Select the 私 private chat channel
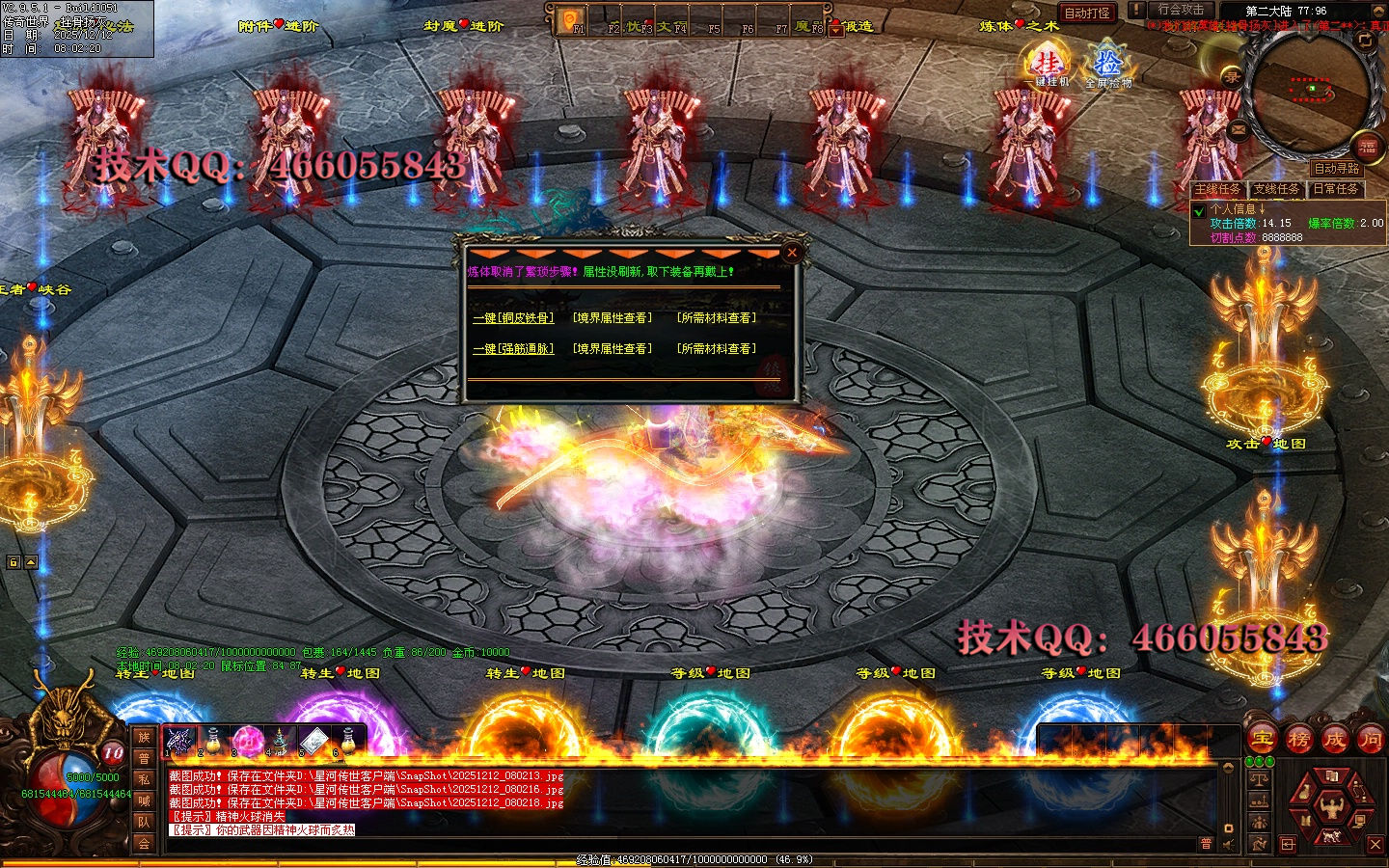 144,779
